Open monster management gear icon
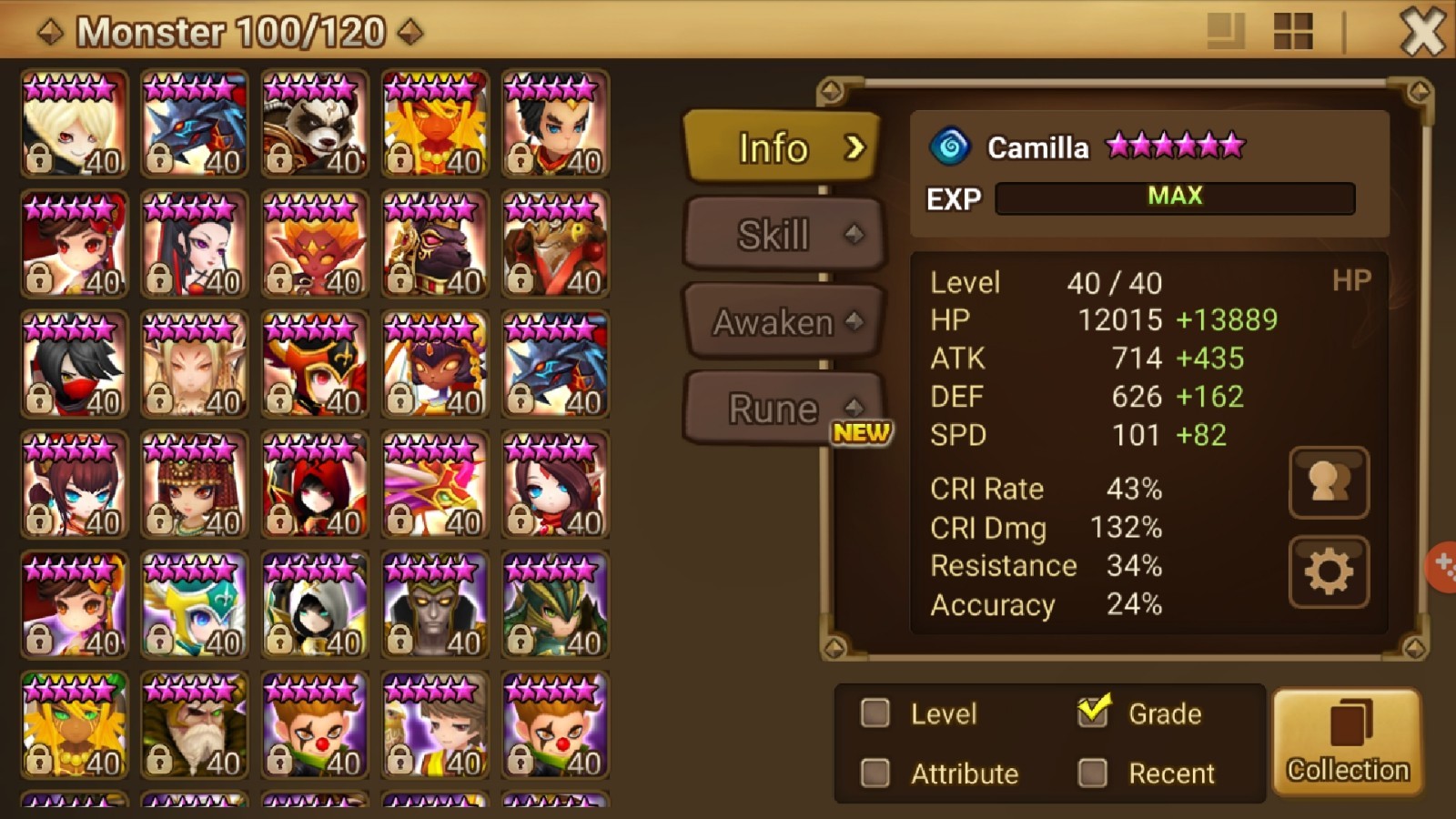1456x819 pixels. 1328,569
